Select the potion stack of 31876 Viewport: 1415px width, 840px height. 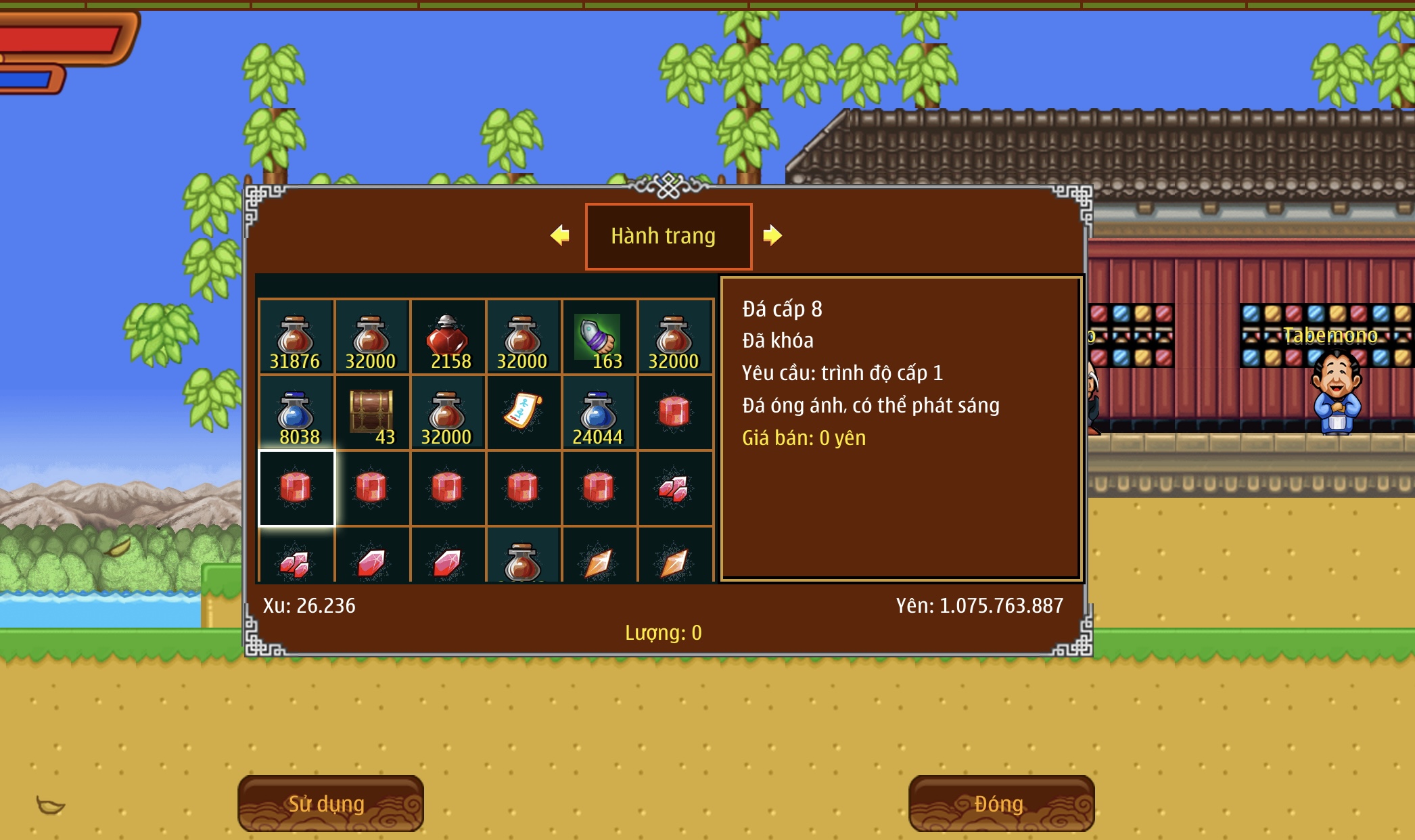coord(296,337)
